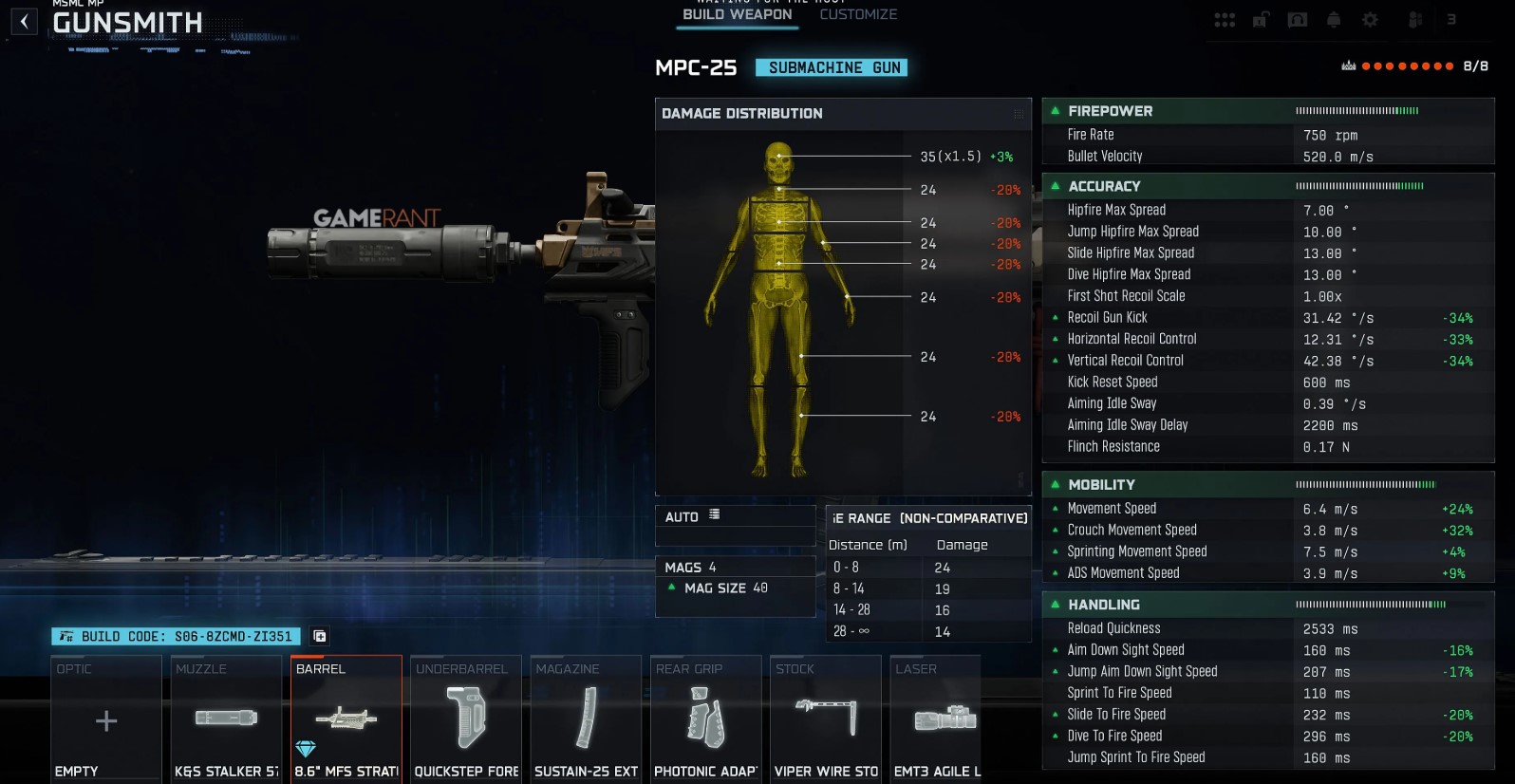The height and width of the screenshot is (784, 1515).
Task: Collapse the Firepower stats section
Action: (x=1055, y=111)
